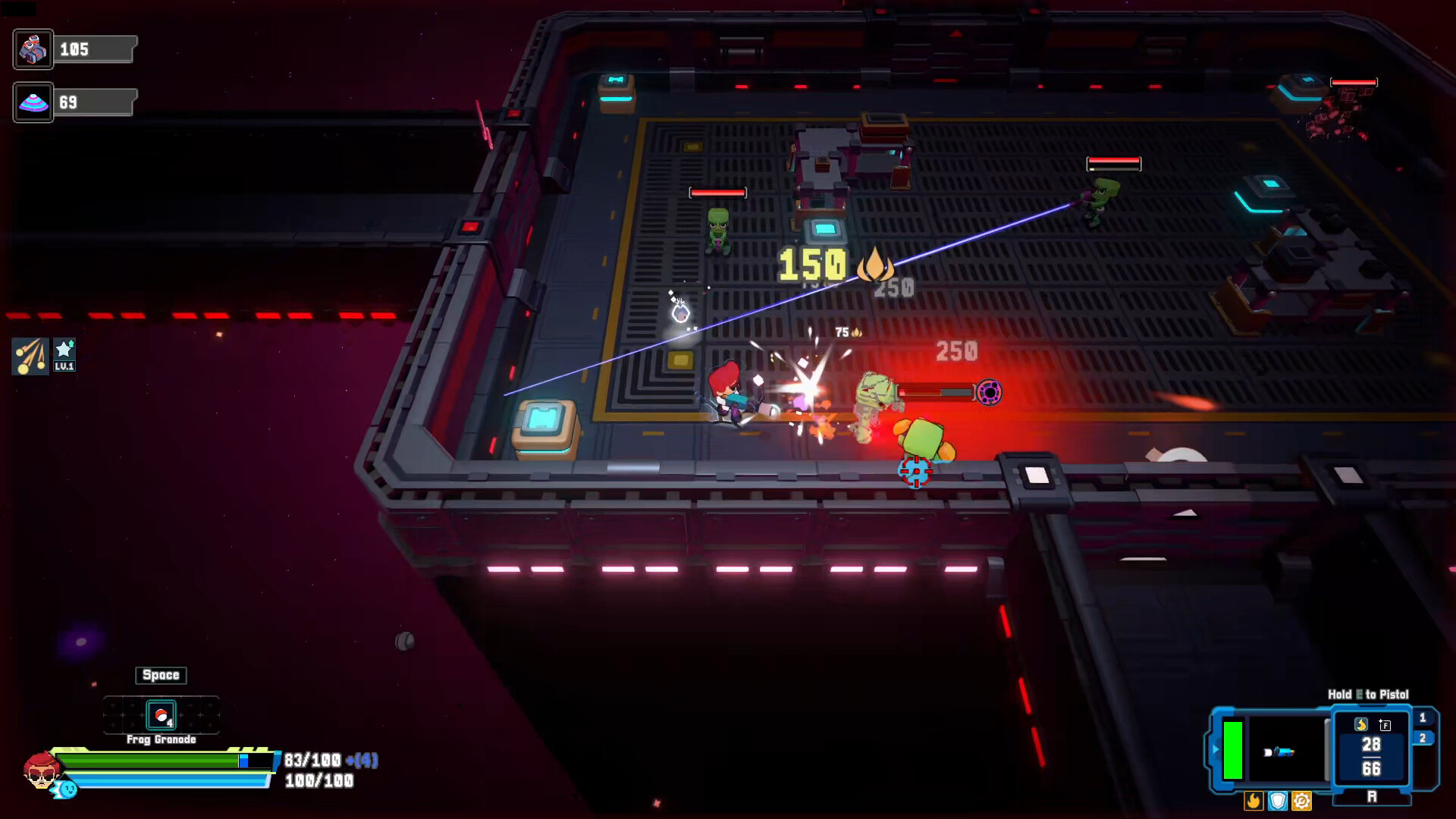
Task: Click the player avatar portrait
Action: click(42, 770)
